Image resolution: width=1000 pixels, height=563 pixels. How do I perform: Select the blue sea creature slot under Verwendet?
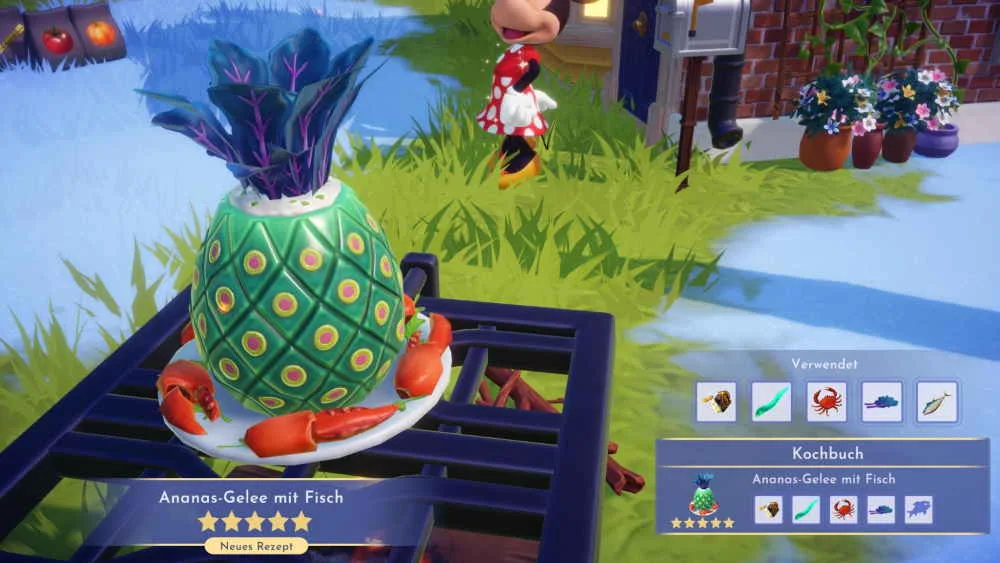click(881, 401)
